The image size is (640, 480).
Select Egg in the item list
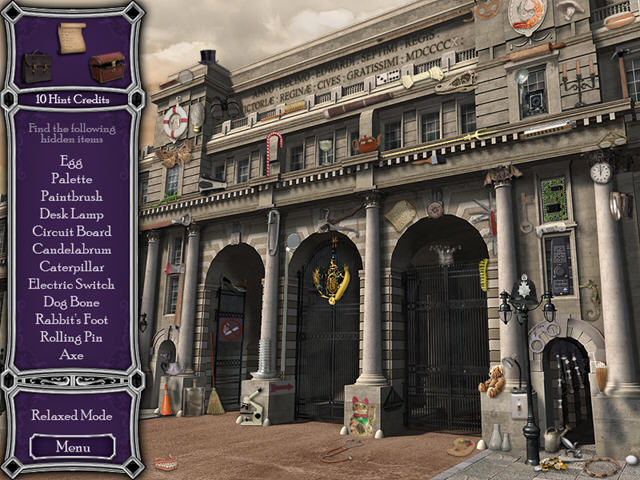pos(72,160)
